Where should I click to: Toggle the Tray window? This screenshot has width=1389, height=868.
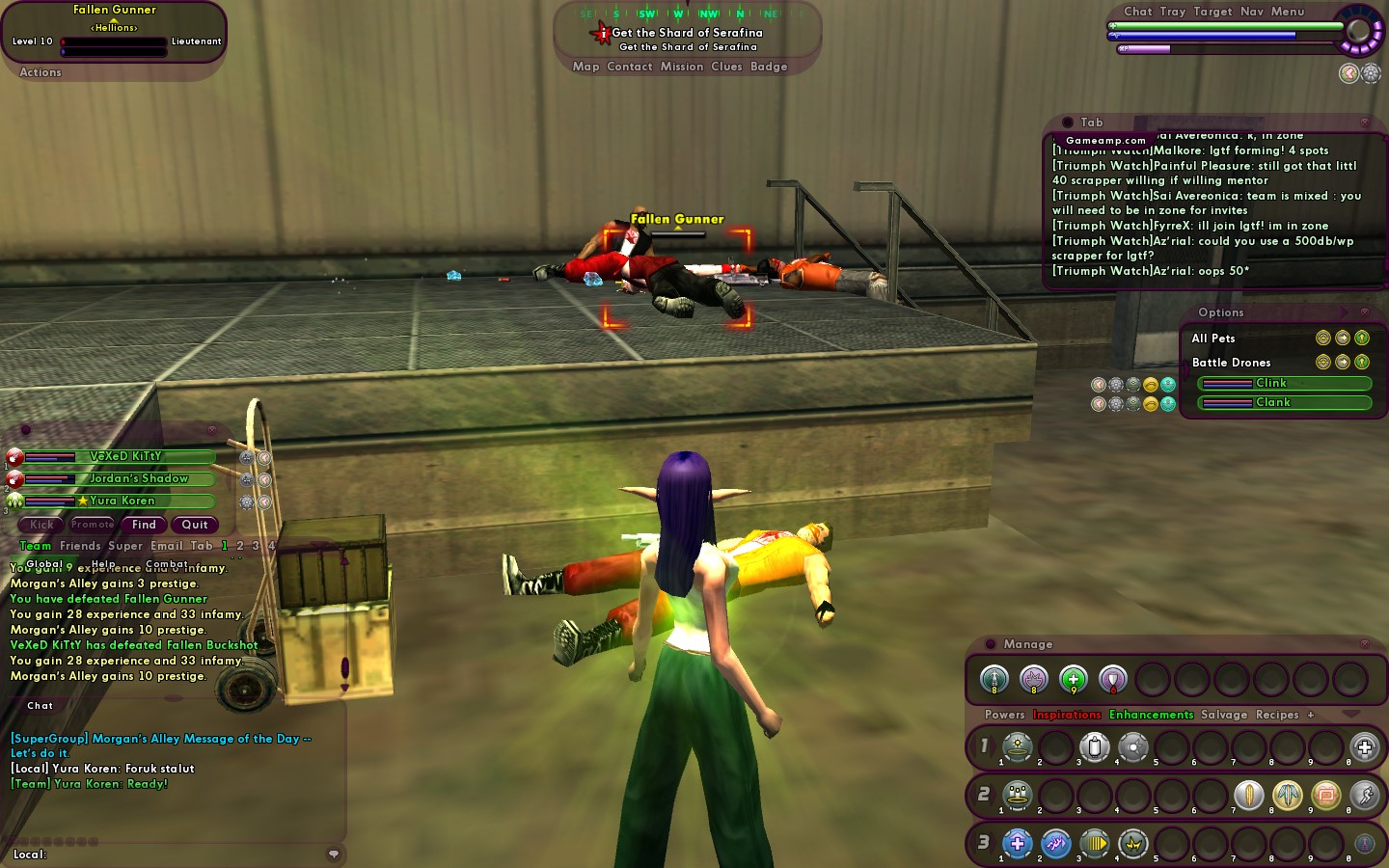(x=1173, y=12)
